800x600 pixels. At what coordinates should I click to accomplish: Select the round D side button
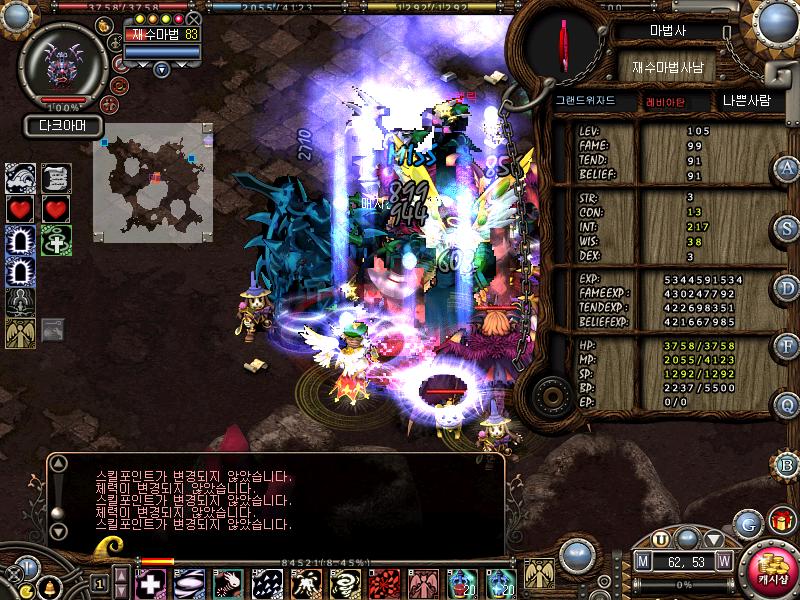pyautogui.click(x=787, y=288)
